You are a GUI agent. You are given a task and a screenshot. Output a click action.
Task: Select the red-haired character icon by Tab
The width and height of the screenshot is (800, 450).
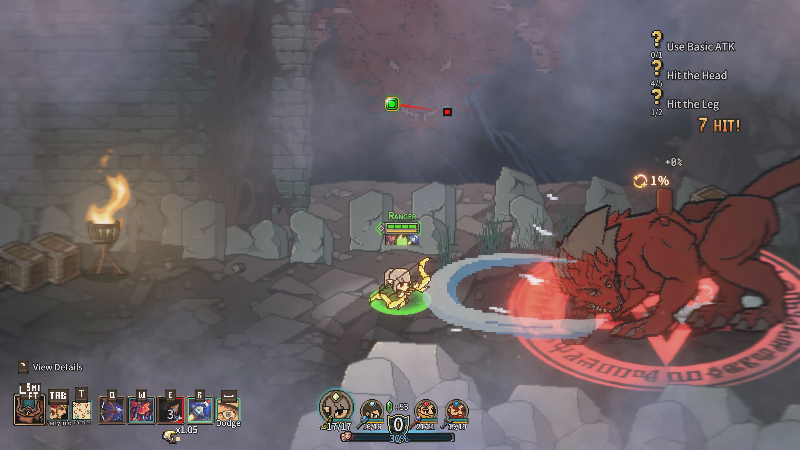click(56, 410)
